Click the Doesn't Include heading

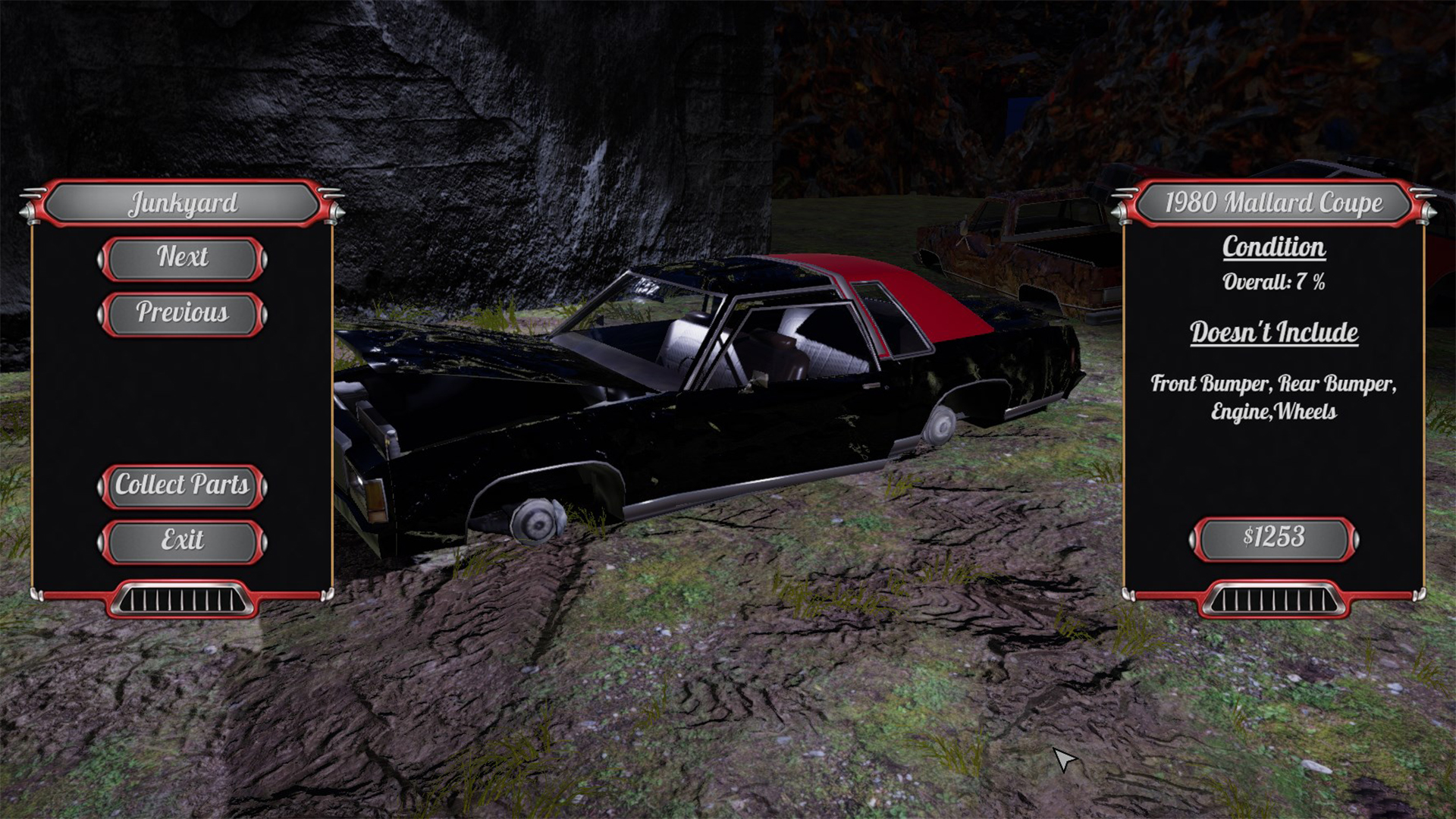point(1274,331)
